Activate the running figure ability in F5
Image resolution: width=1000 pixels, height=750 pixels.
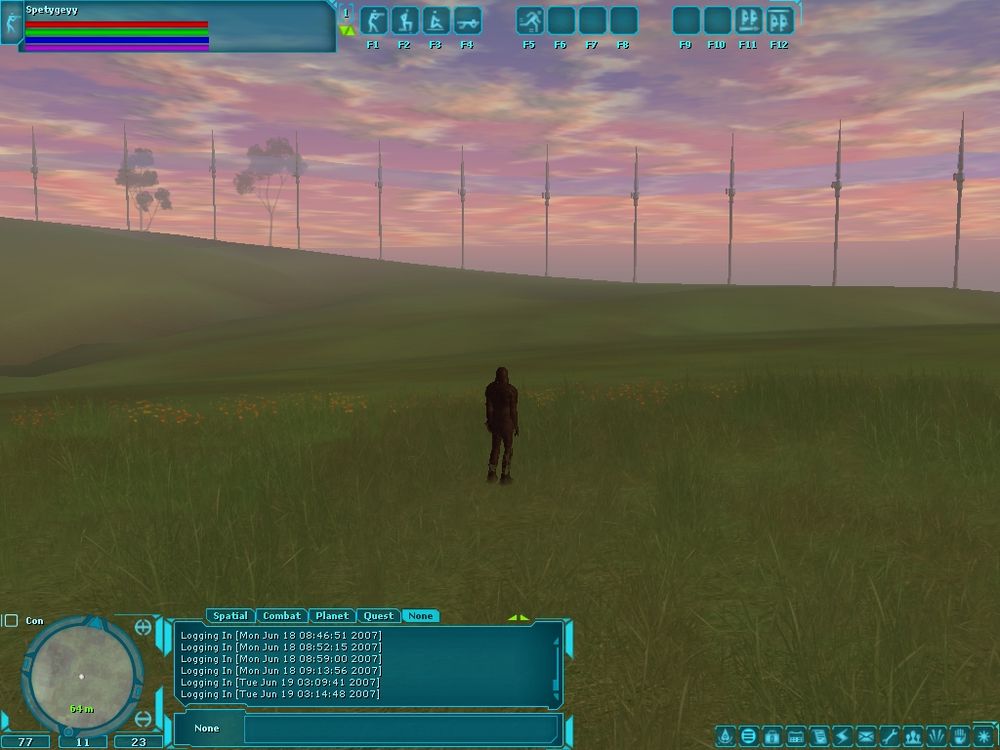coord(530,21)
